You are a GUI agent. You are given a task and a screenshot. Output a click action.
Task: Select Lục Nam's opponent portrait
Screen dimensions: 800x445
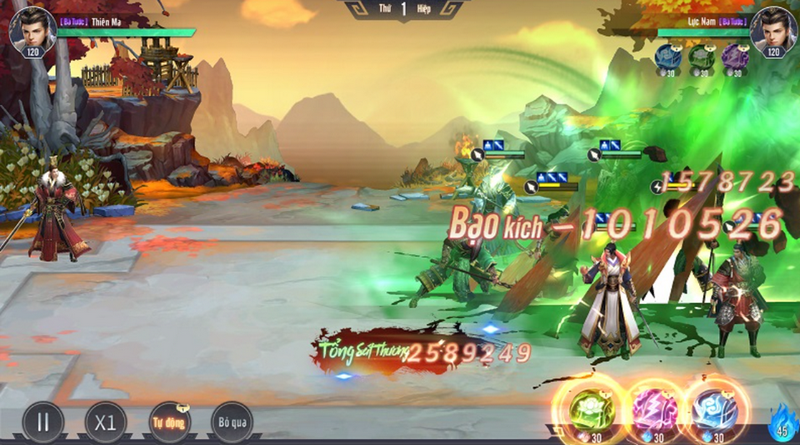point(770,30)
